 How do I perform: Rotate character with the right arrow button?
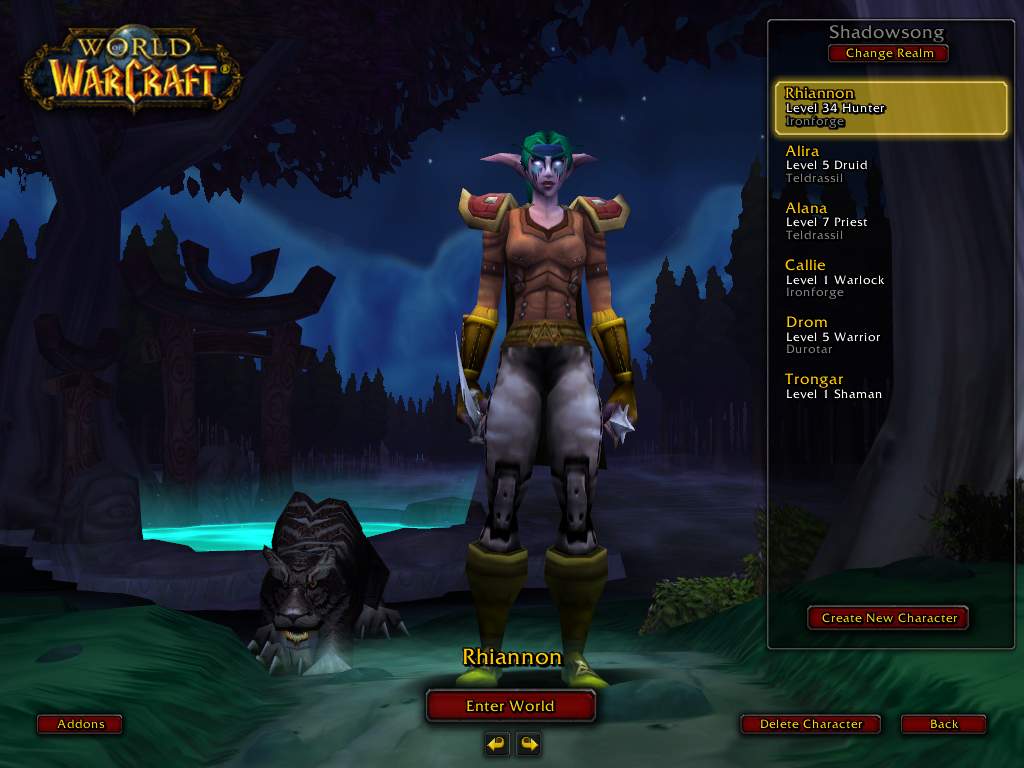pyautogui.click(x=528, y=743)
